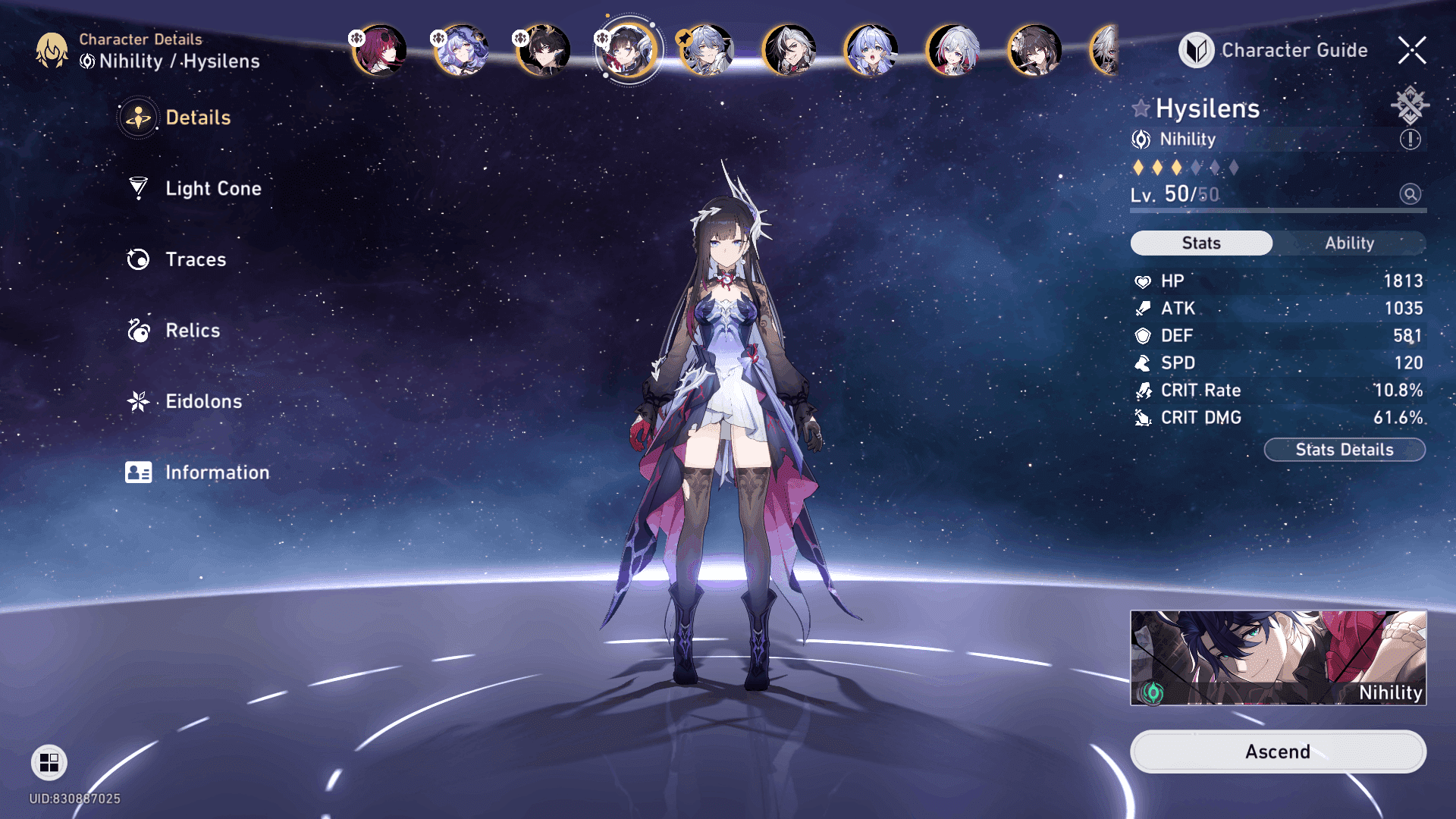Viewport: 1456px width, 819px height.
Task: Click the Ascend button
Action: pyautogui.click(x=1278, y=752)
